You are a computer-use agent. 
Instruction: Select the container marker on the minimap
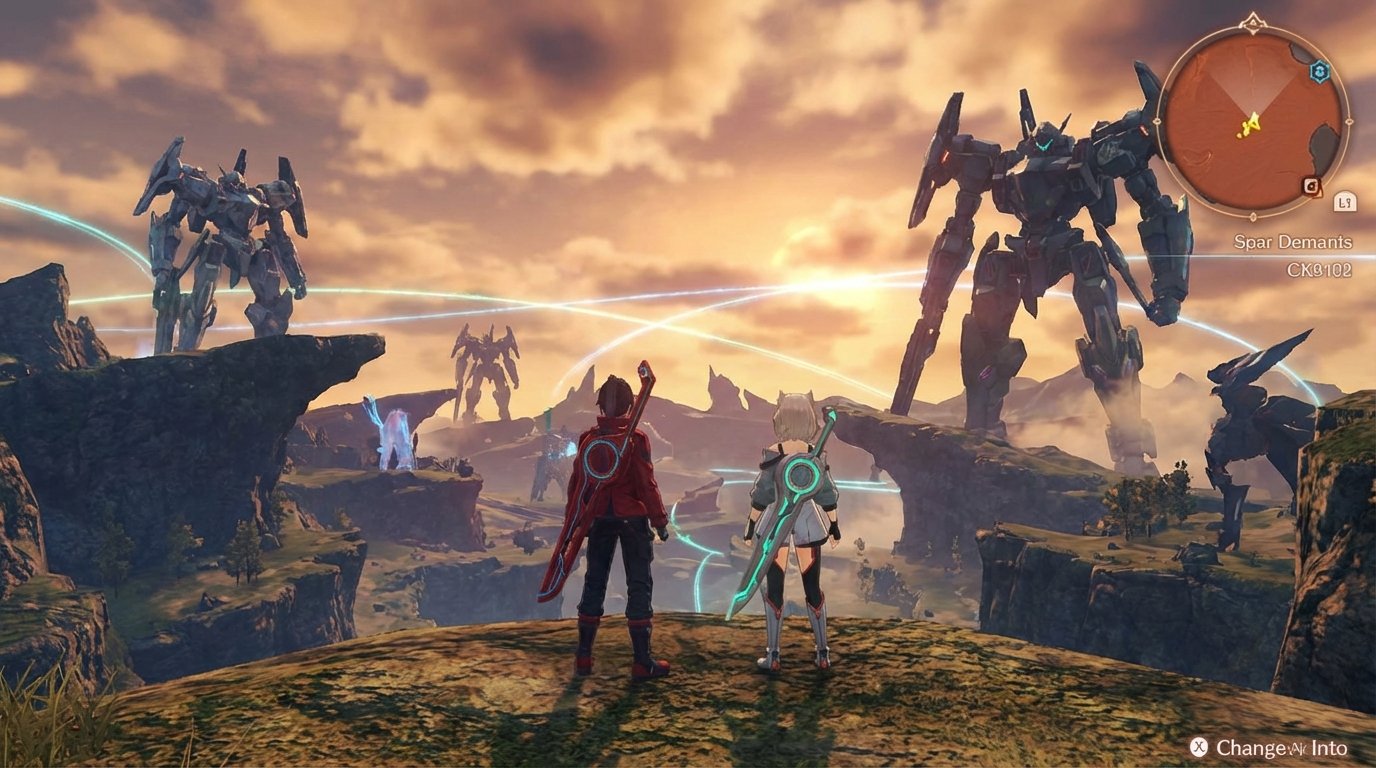tap(1310, 186)
